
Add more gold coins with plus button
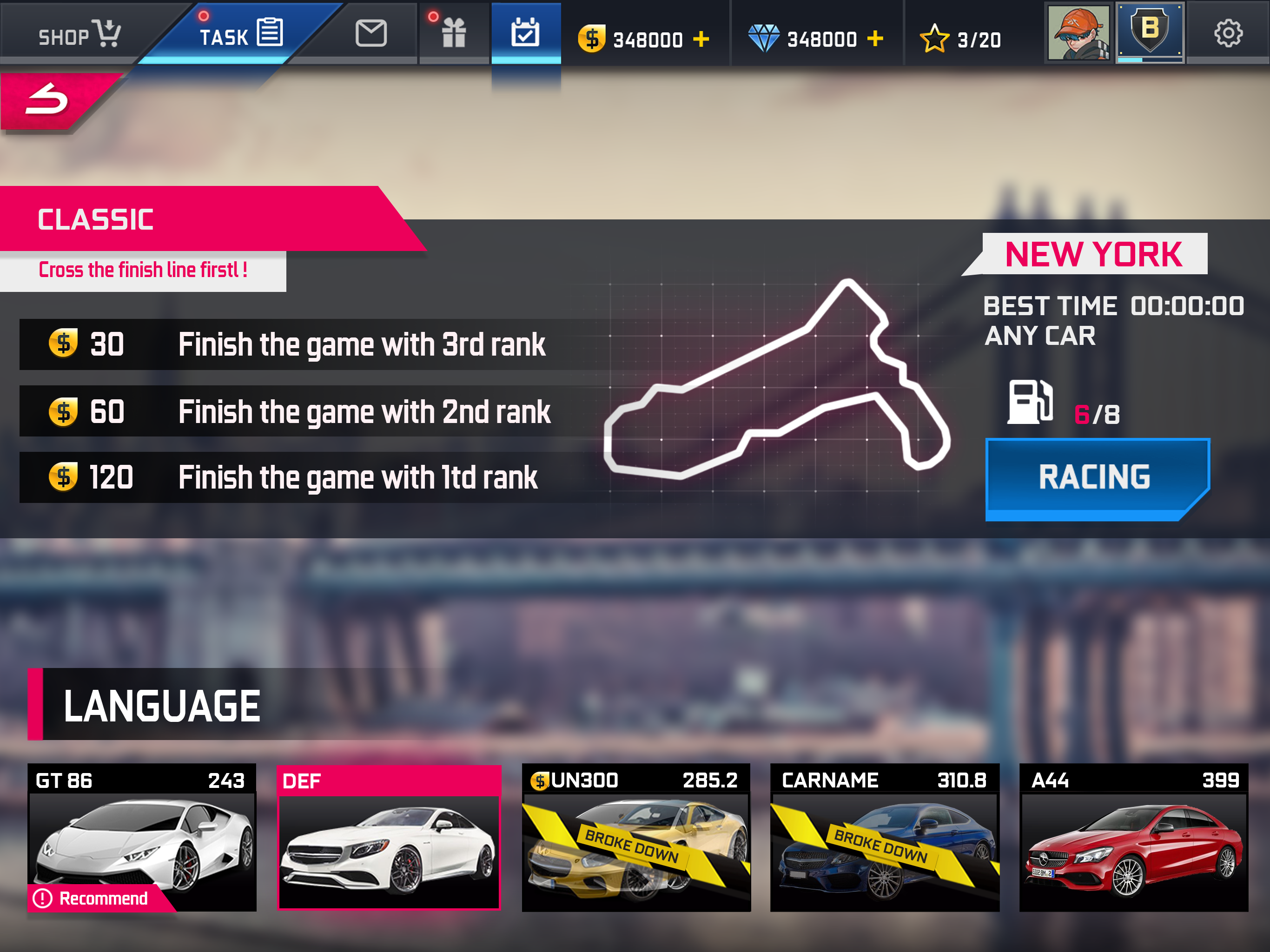701,39
